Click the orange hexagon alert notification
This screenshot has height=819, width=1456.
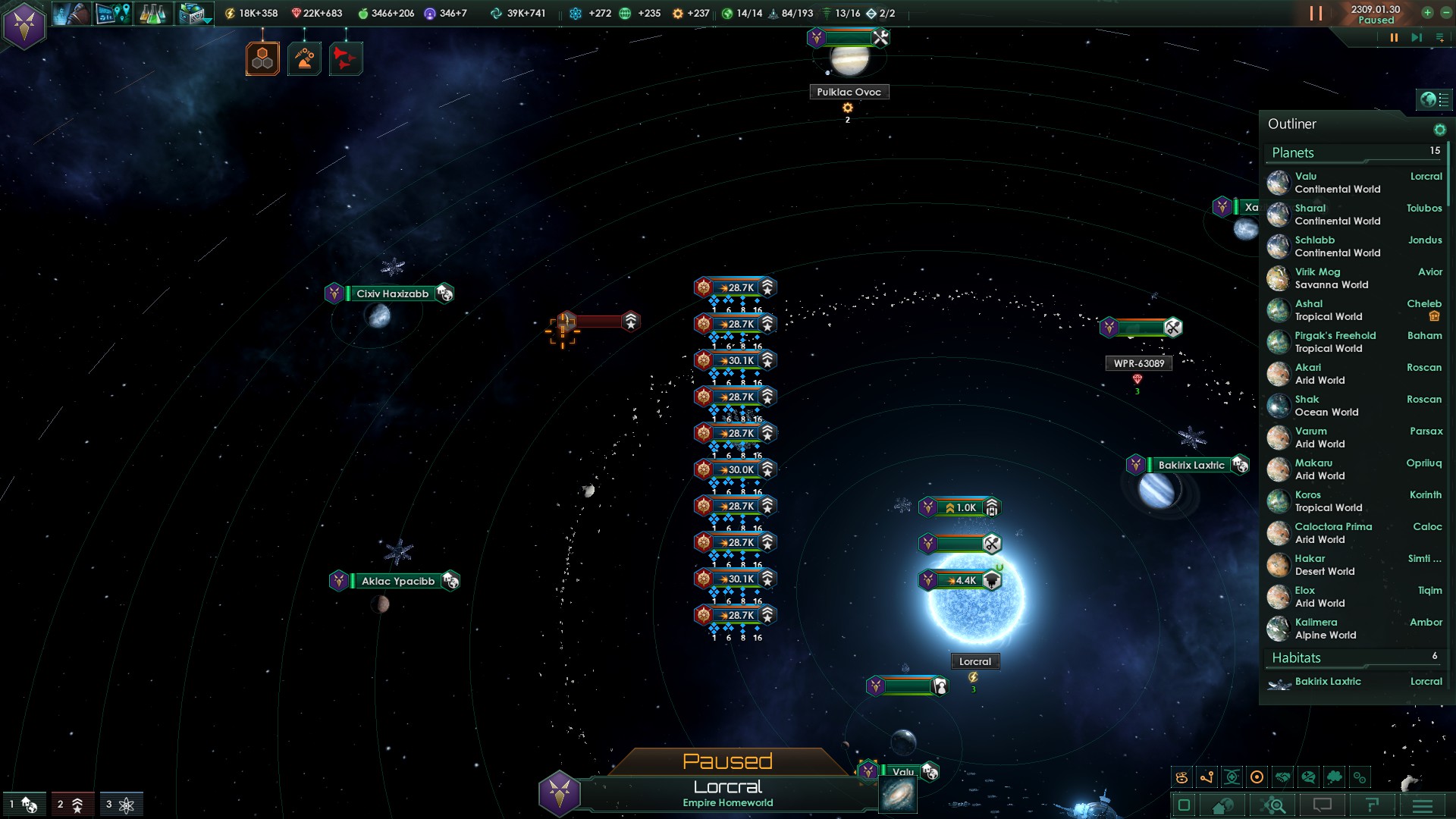[x=262, y=58]
